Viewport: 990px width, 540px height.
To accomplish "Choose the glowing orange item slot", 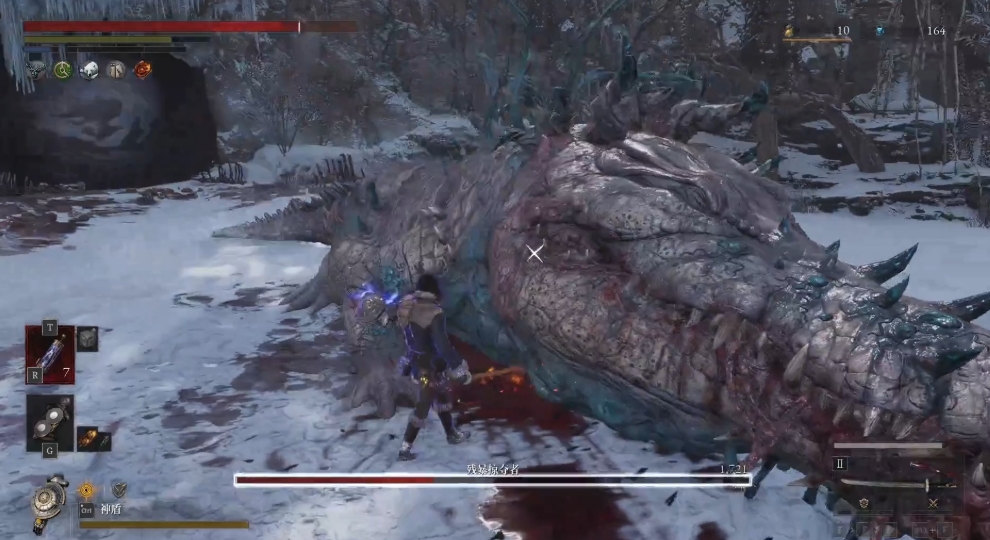I will (x=89, y=438).
